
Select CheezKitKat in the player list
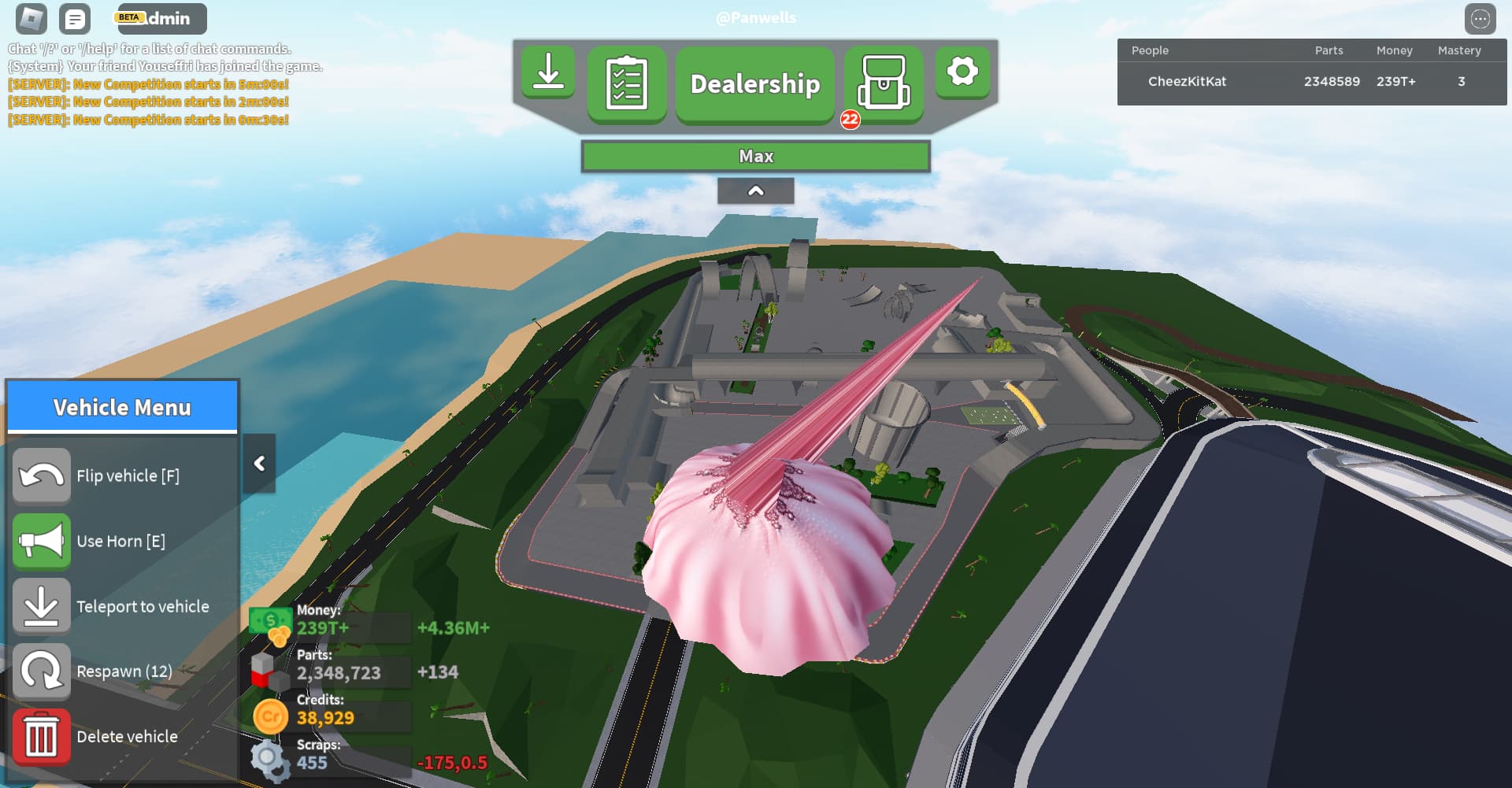pyautogui.click(x=1187, y=82)
